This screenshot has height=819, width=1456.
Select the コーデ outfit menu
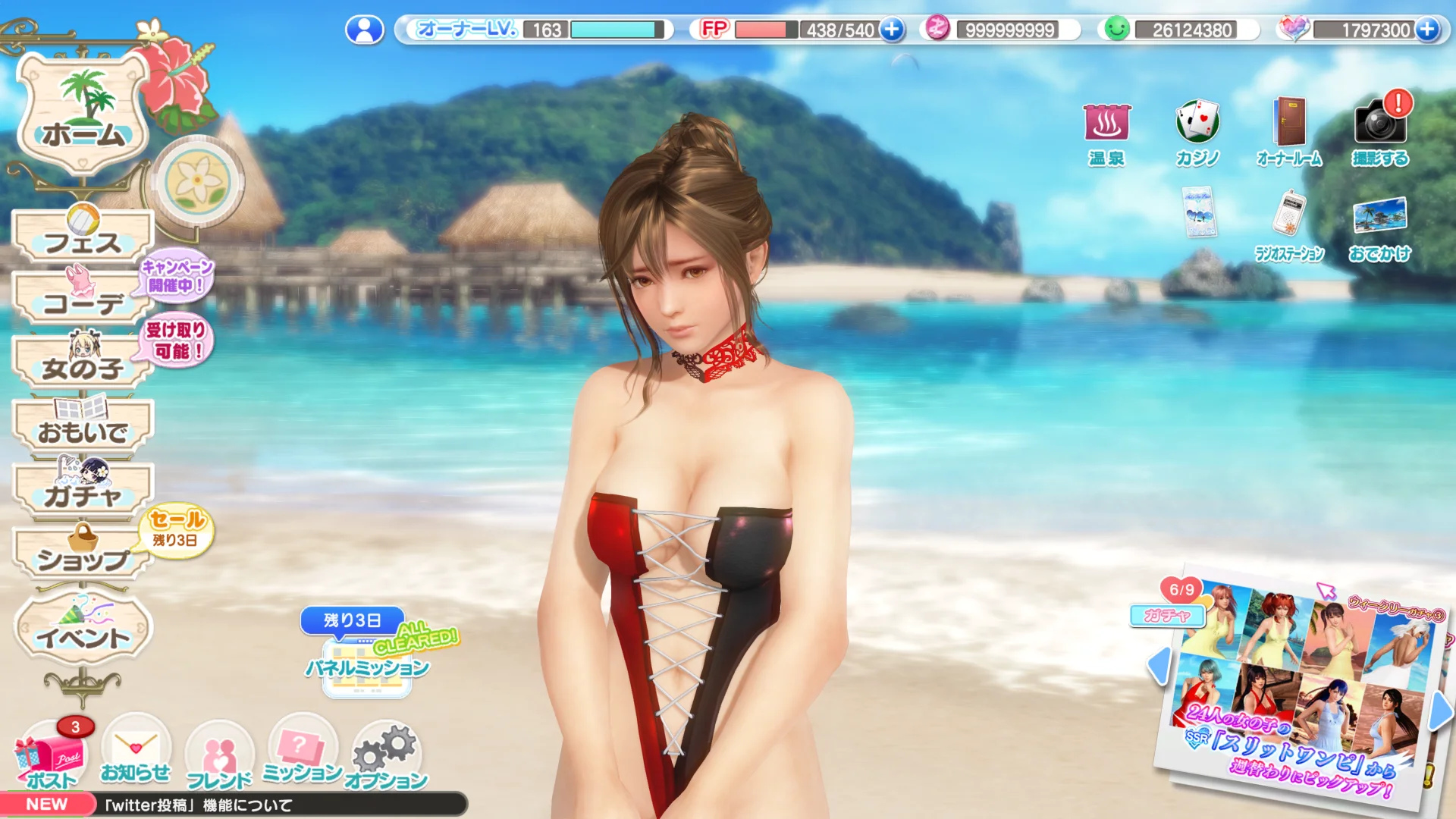coord(83,302)
